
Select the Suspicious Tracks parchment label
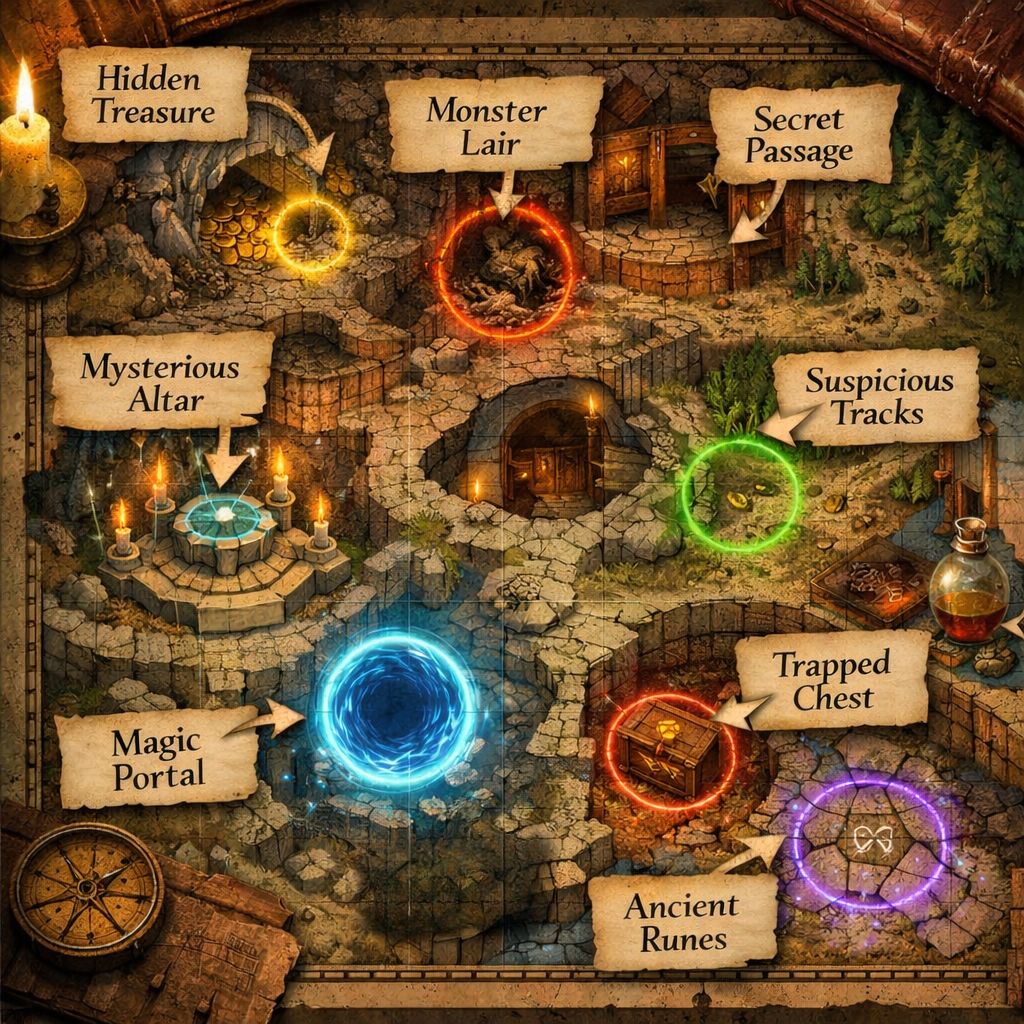[x=878, y=396]
